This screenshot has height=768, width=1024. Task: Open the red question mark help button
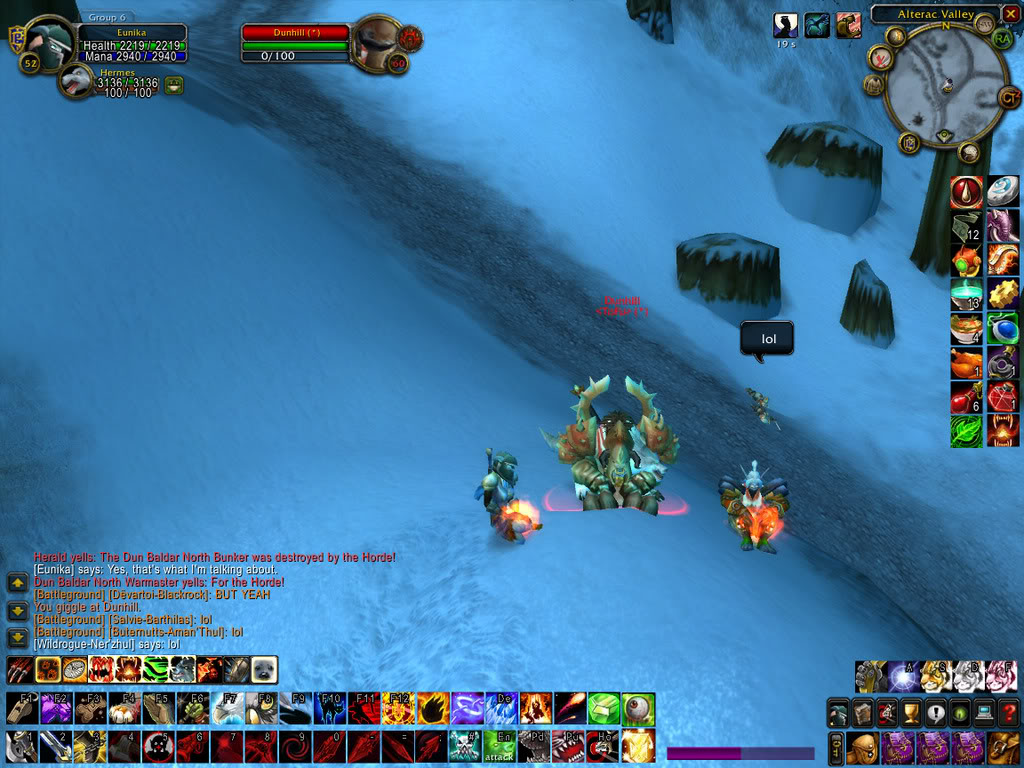[1007, 714]
